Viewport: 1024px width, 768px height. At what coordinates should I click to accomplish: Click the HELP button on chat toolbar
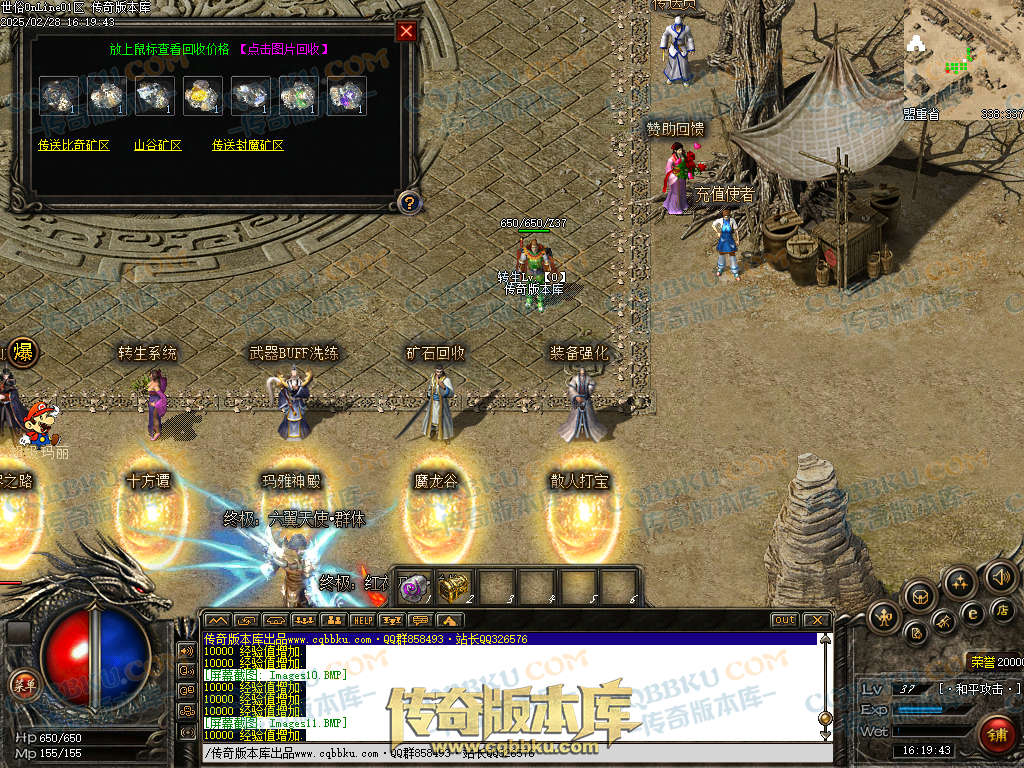click(361, 620)
